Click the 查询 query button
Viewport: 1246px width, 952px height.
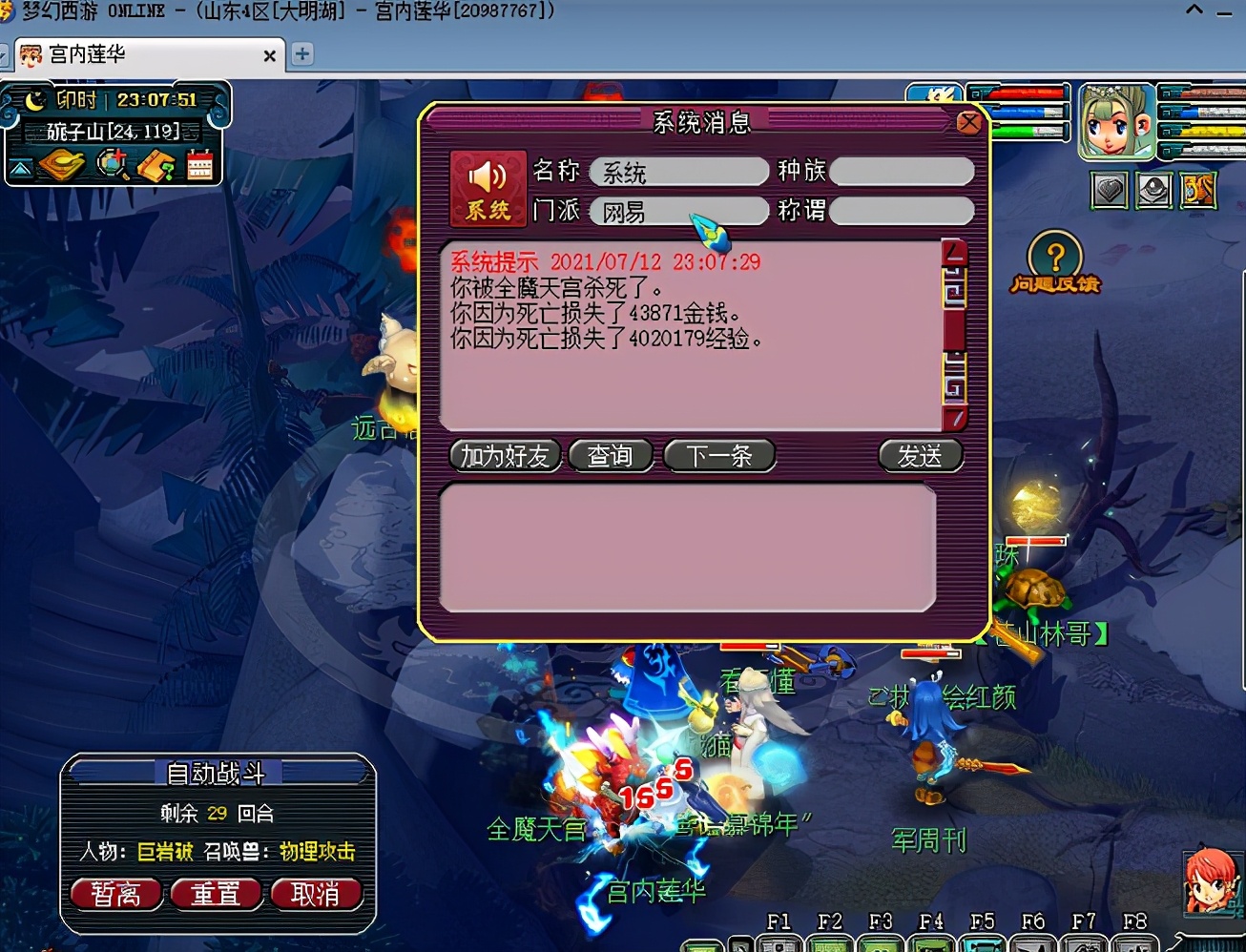click(612, 456)
